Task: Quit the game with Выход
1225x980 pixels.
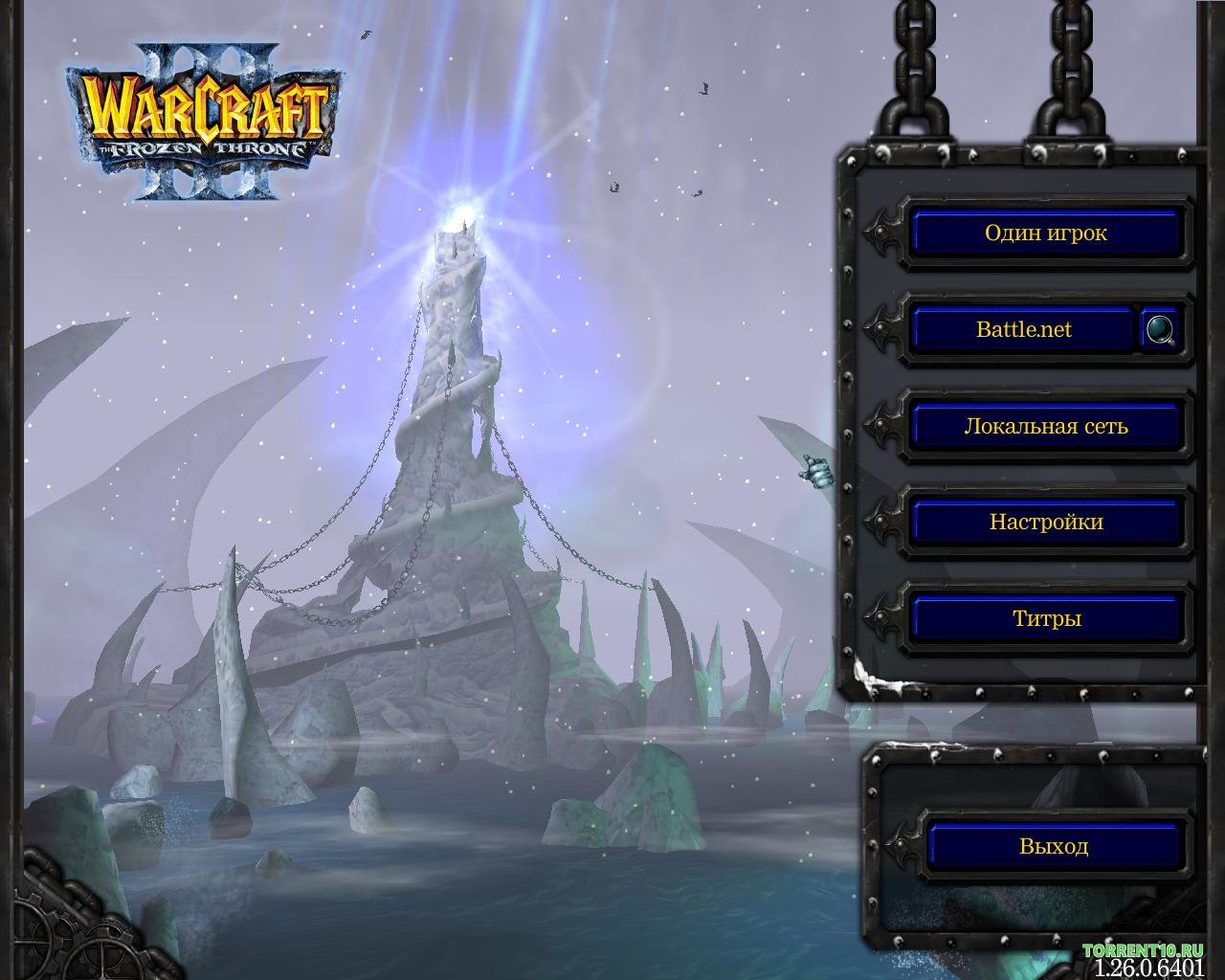Action: pos(1053,847)
